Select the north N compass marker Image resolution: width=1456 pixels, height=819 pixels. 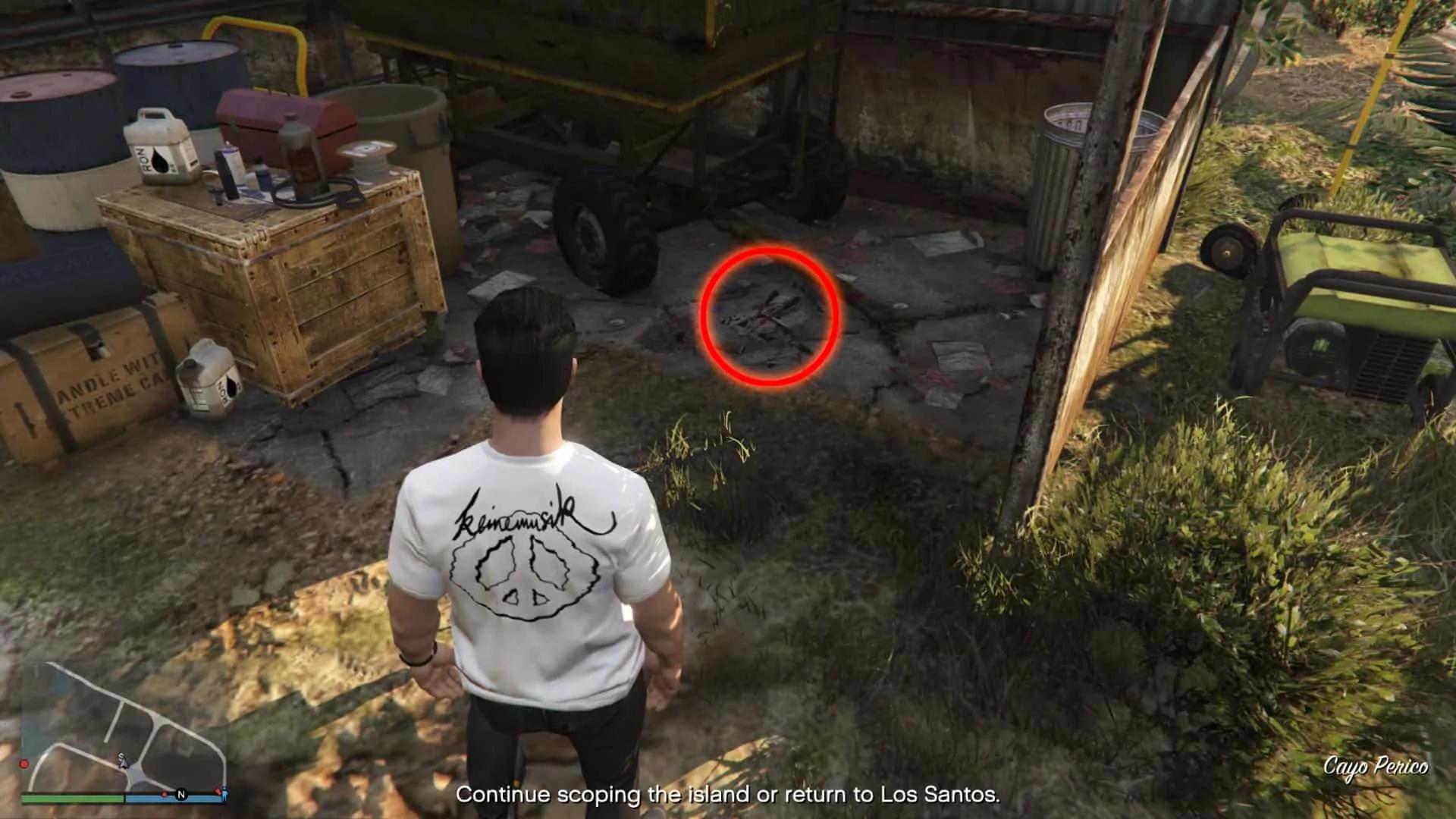point(181,795)
